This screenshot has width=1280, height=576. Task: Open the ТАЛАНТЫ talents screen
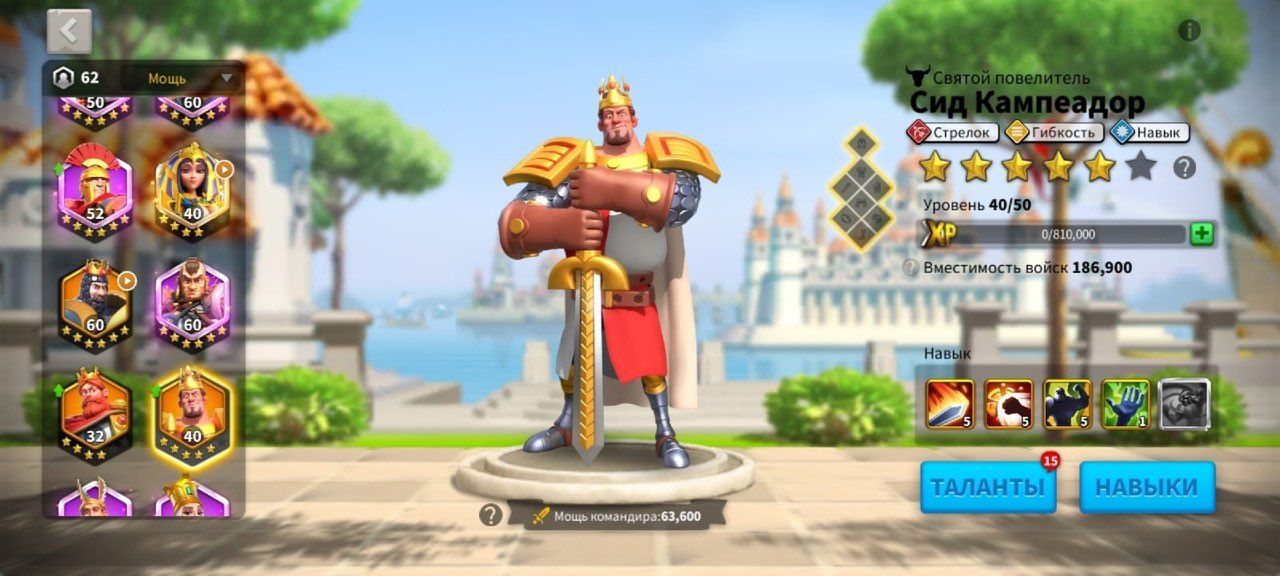pyautogui.click(x=988, y=487)
